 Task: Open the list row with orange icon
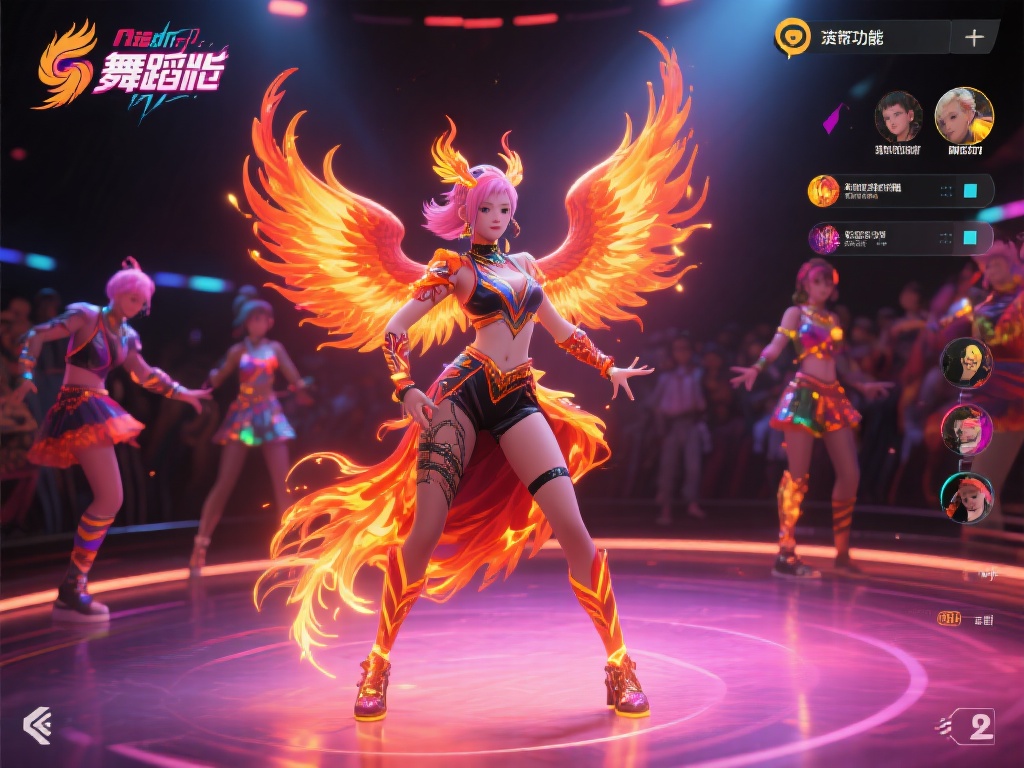[x=880, y=190]
